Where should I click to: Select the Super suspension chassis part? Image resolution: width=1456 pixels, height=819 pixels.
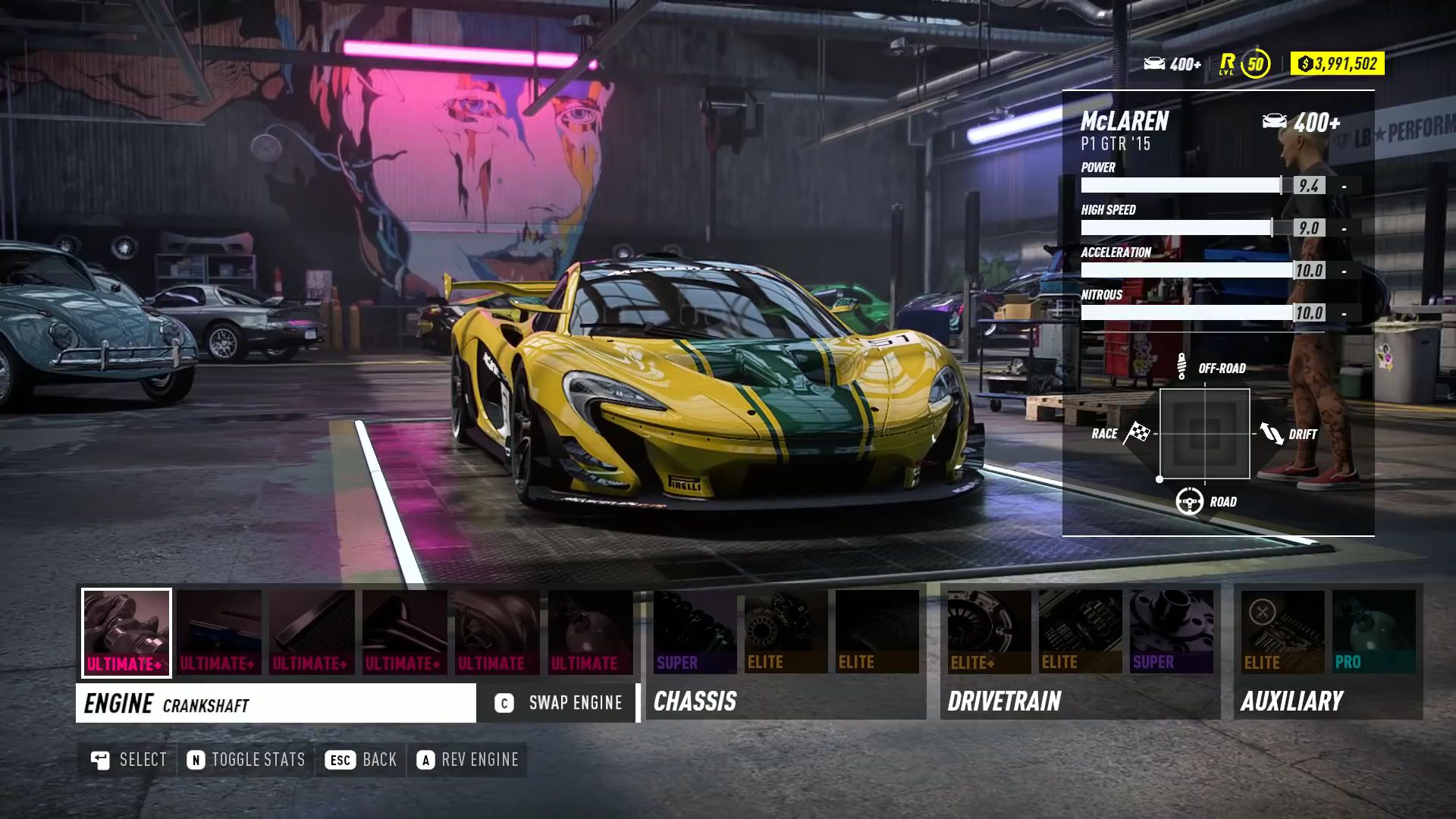[695, 632]
